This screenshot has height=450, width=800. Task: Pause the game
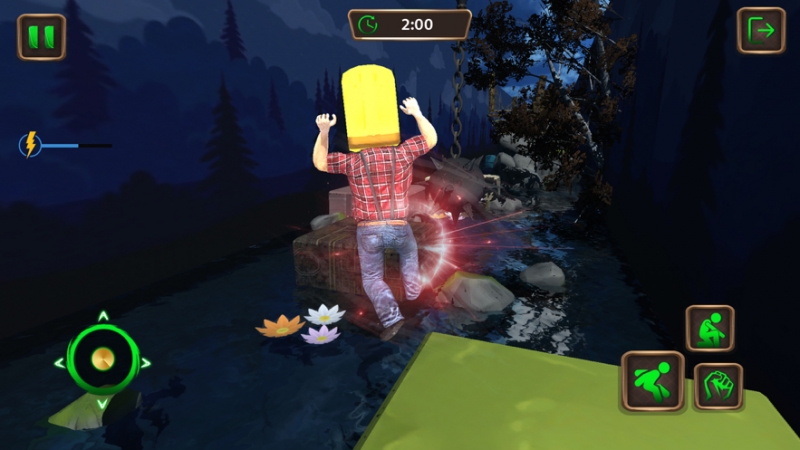point(41,37)
